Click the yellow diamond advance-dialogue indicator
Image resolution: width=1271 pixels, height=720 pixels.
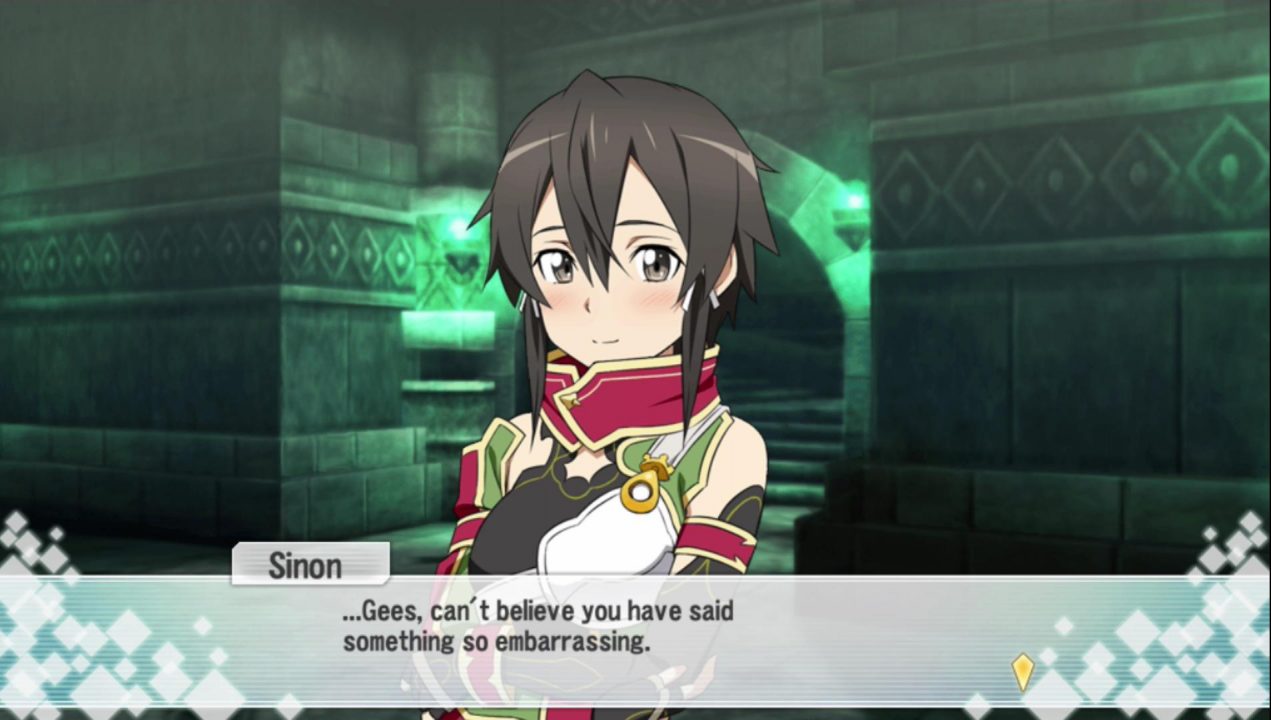[1022, 671]
